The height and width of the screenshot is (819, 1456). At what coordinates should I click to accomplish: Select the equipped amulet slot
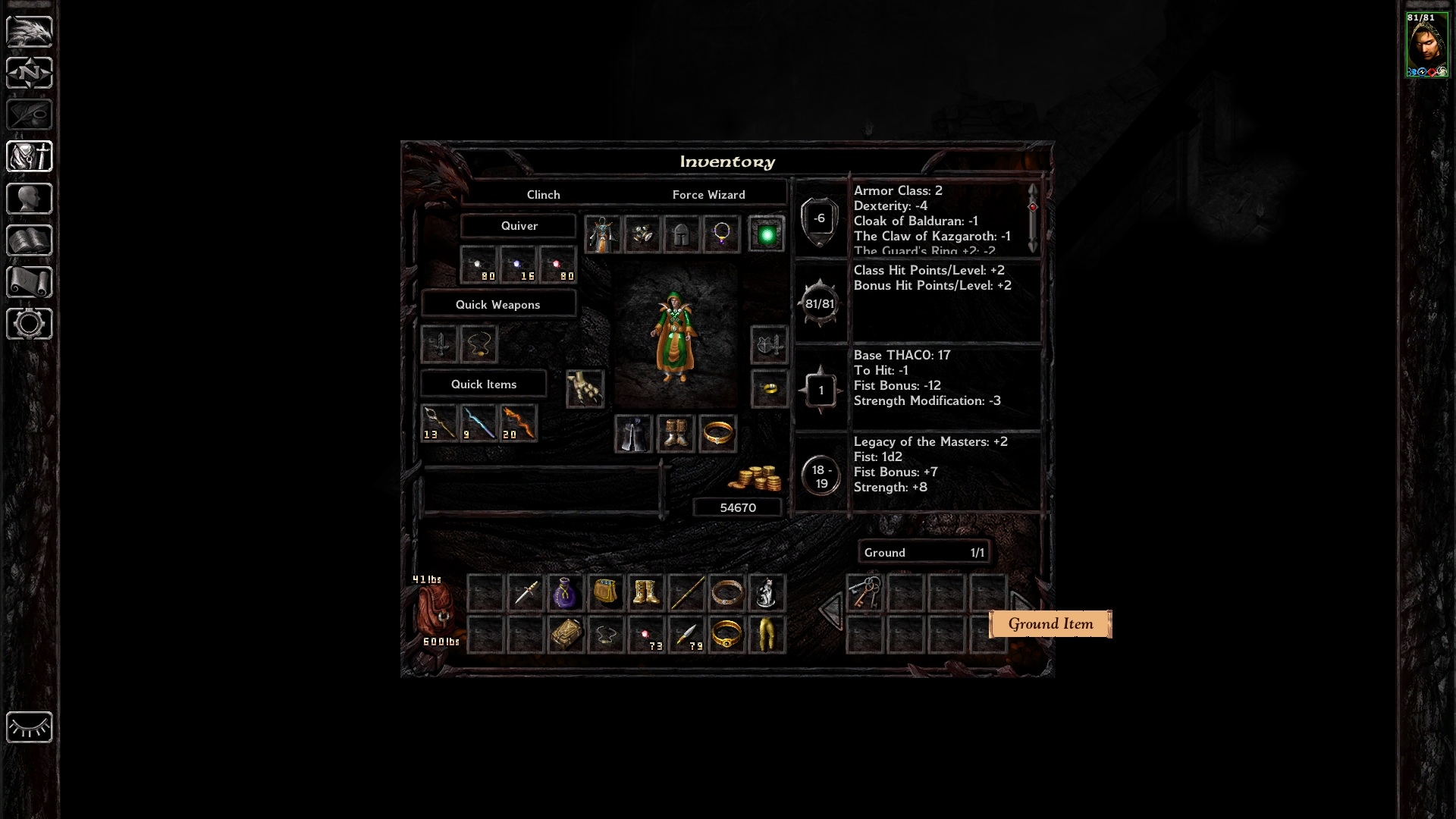pos(721,234)
